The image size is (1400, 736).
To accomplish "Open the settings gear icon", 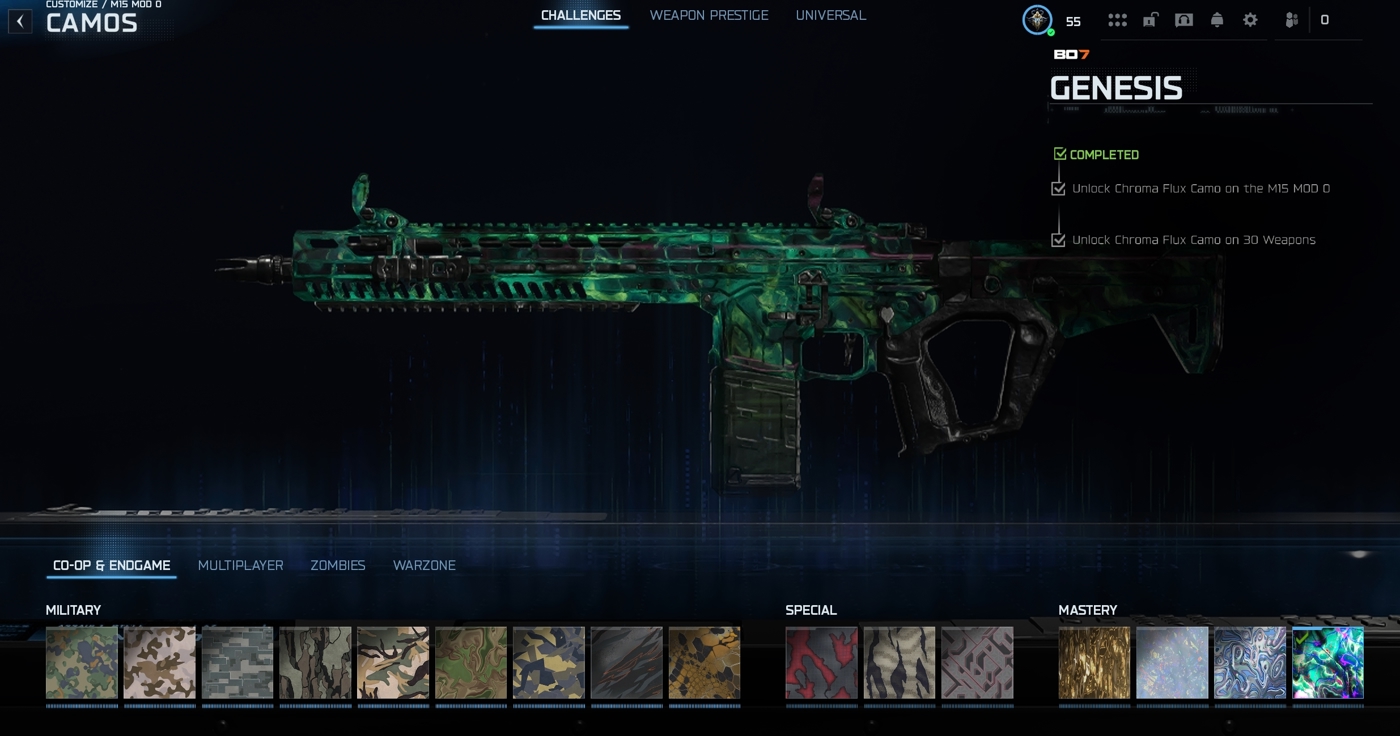I will [1250, 20].
